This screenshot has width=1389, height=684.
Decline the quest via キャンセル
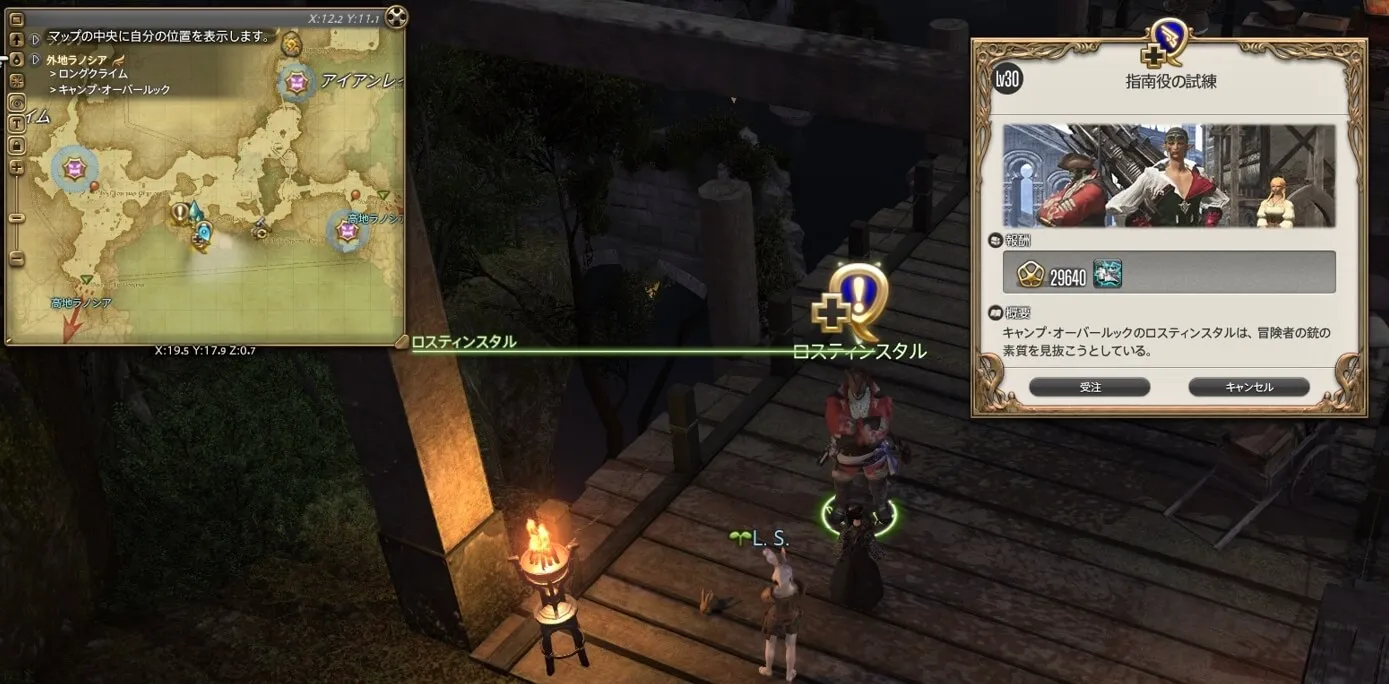[1248, 387]
